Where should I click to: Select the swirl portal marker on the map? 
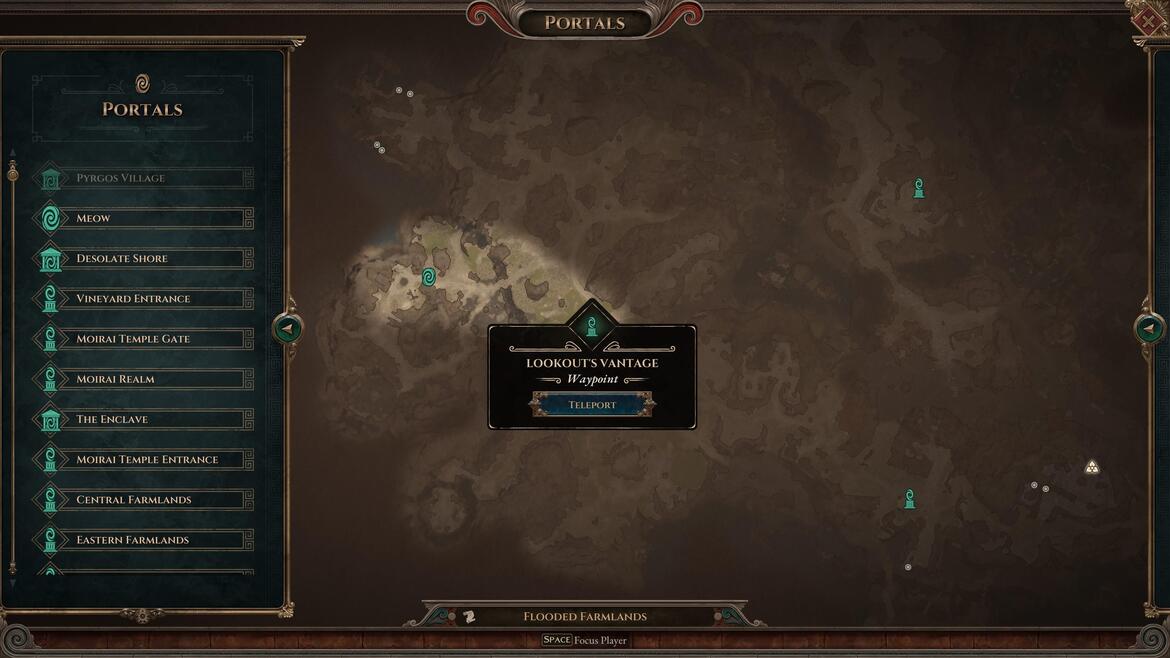[x=429, y=277]
